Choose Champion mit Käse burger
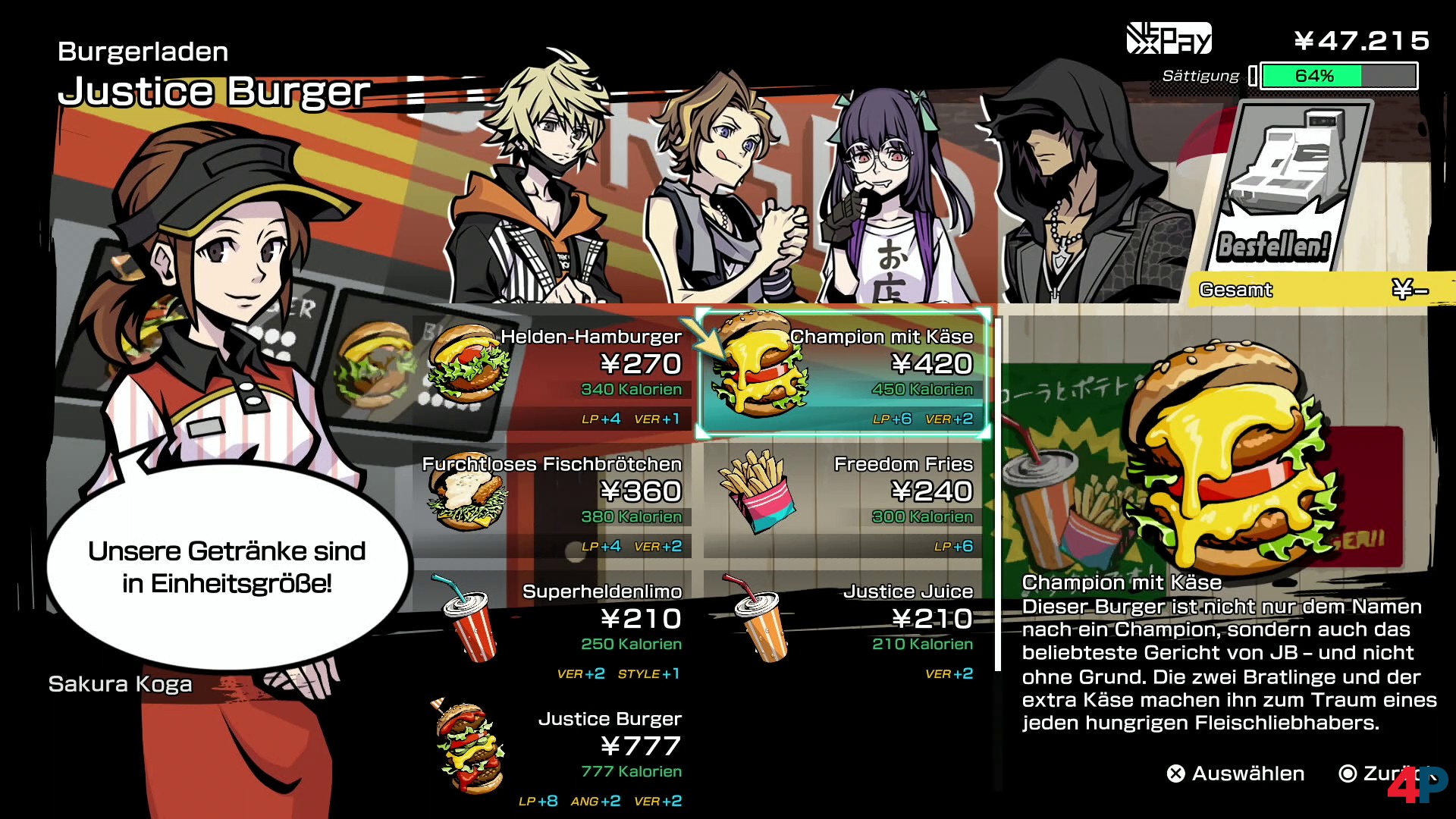 tap(843, 374)
